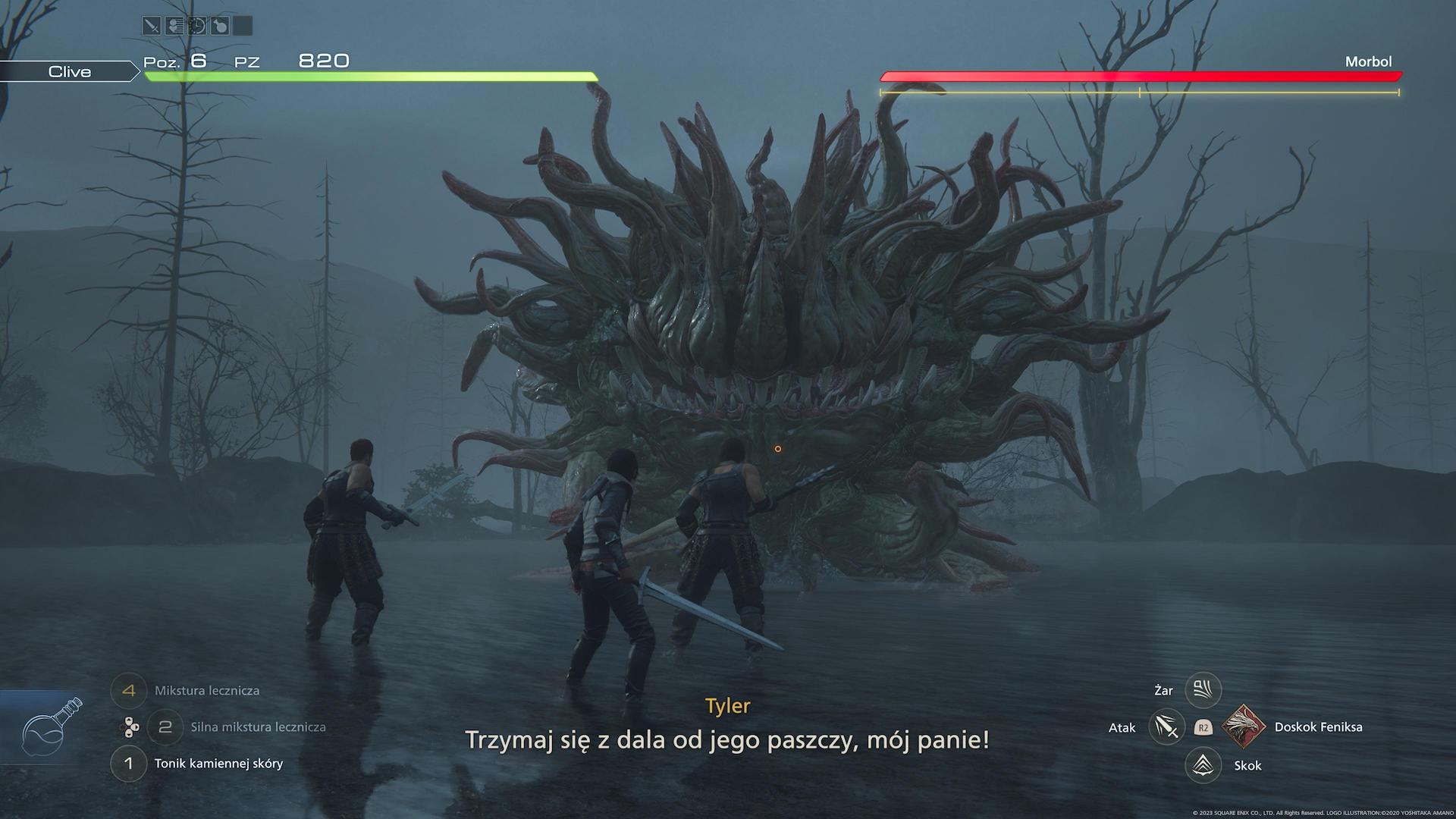Click the Clive character name plate
The image size is (1456, 819).
coord(70,71)
